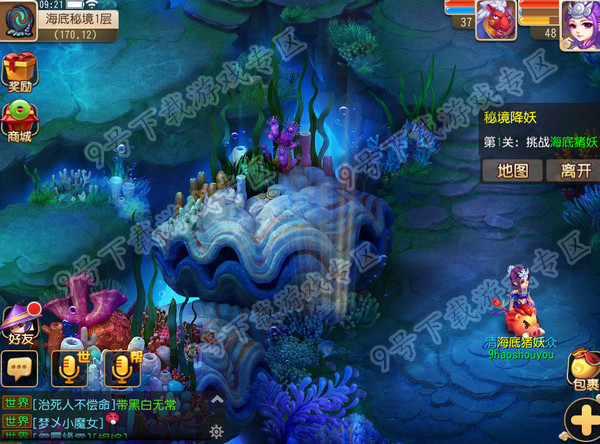Activate the guild (帮) voice microphone

124,366
